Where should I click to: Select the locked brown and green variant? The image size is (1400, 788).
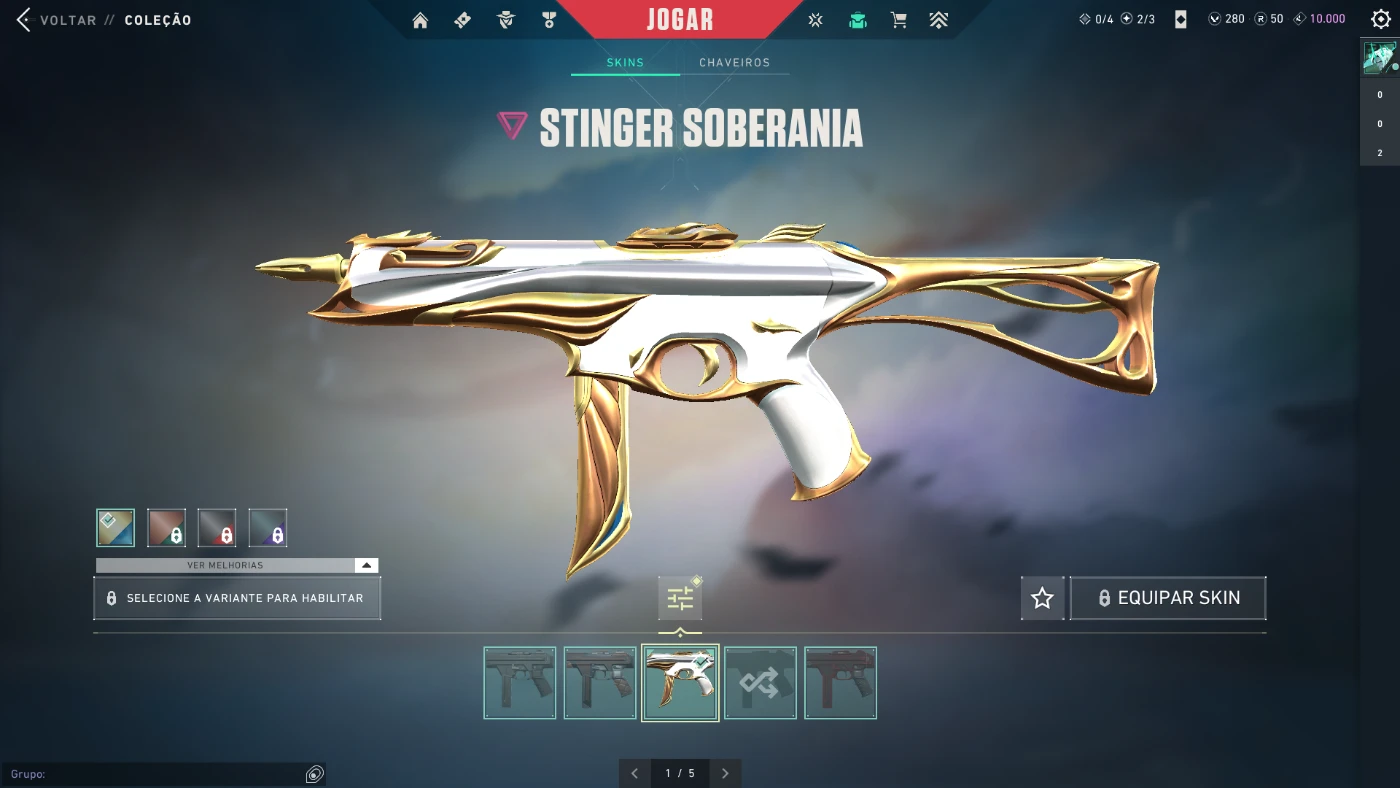coord(167,528)
